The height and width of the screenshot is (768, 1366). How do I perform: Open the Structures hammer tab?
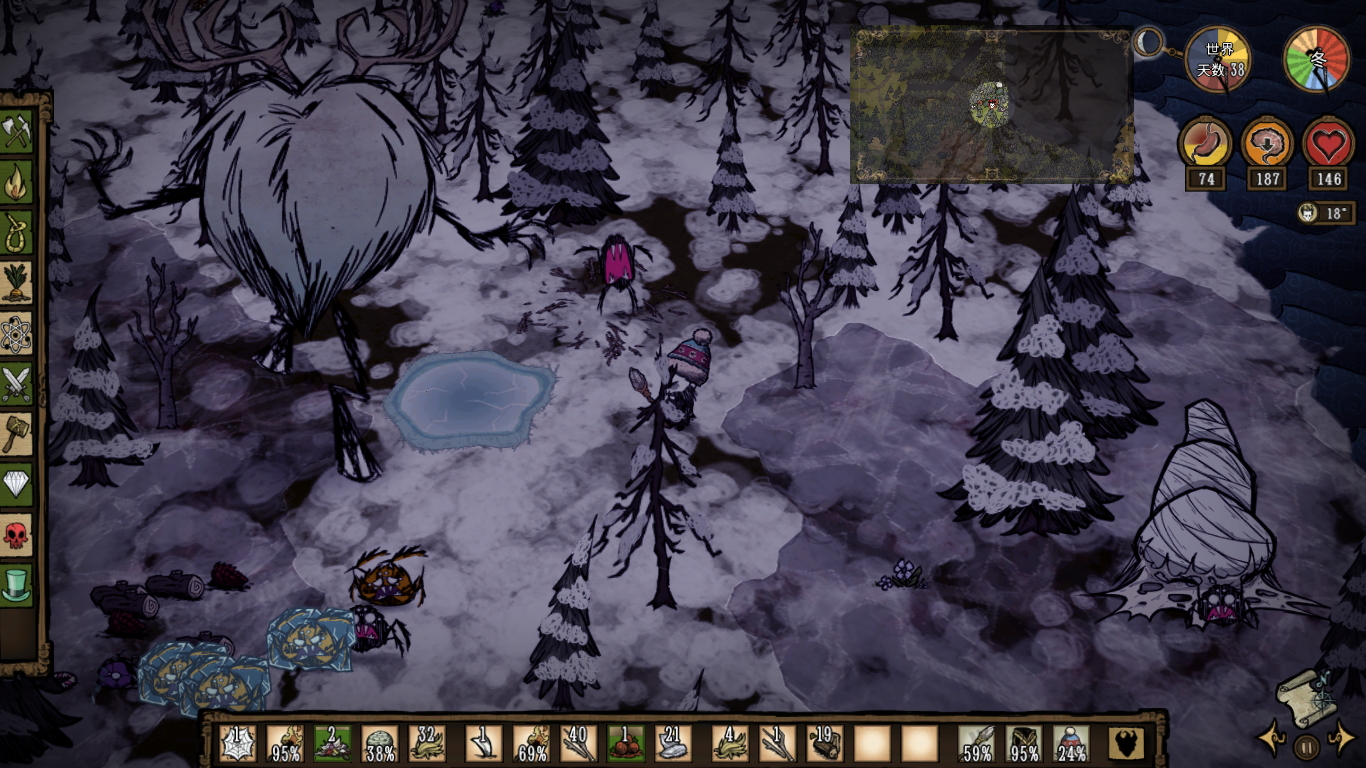coord(17,434)
